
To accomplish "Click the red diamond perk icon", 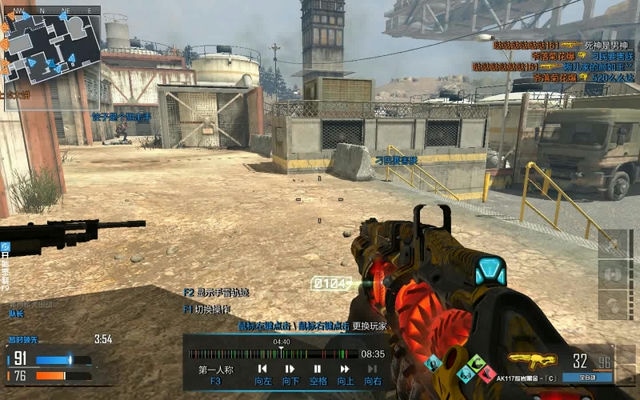I will 486,374.
